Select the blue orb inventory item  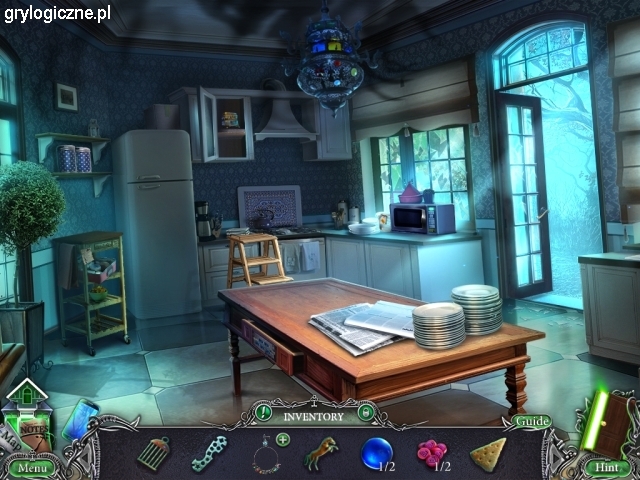tap(376, 453)
